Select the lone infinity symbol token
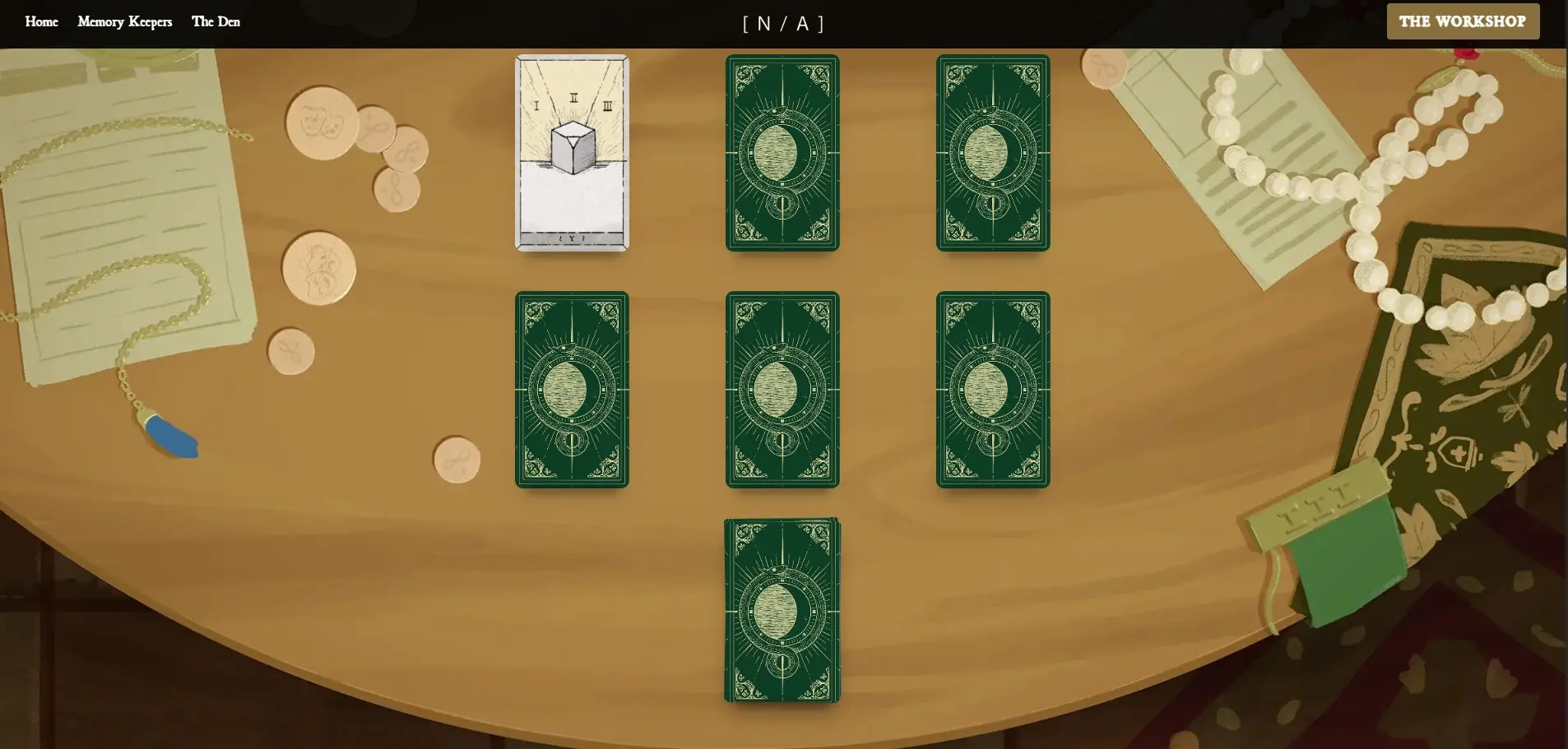Screen dimensions: 1568x749 [x=457, y=460]
